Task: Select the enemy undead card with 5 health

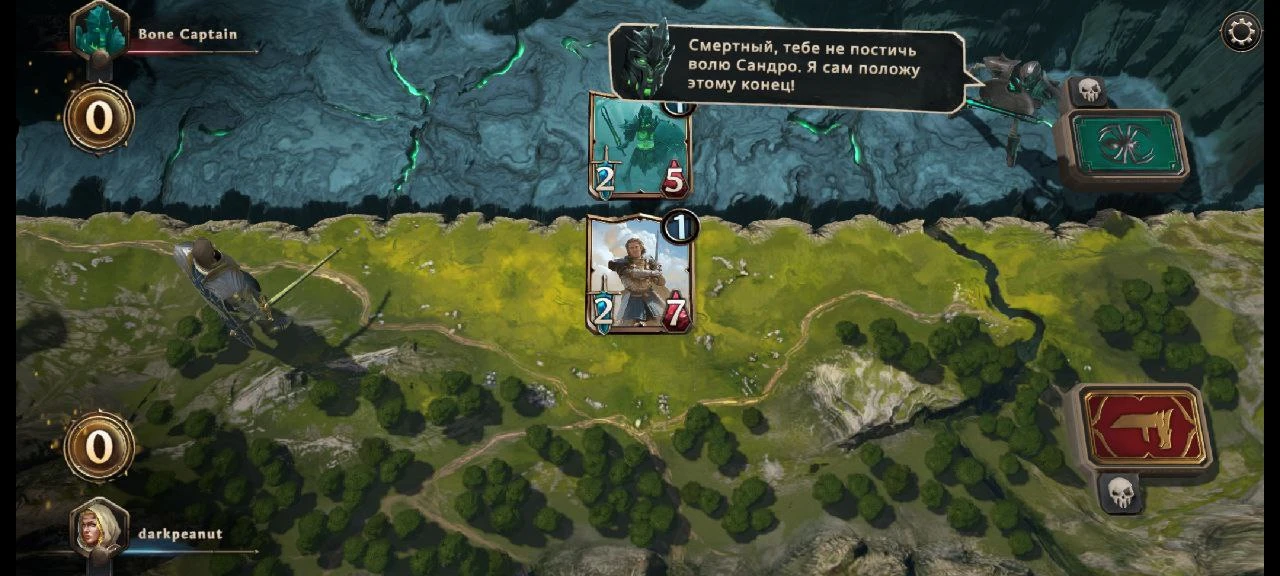Action: coord(640,150)
